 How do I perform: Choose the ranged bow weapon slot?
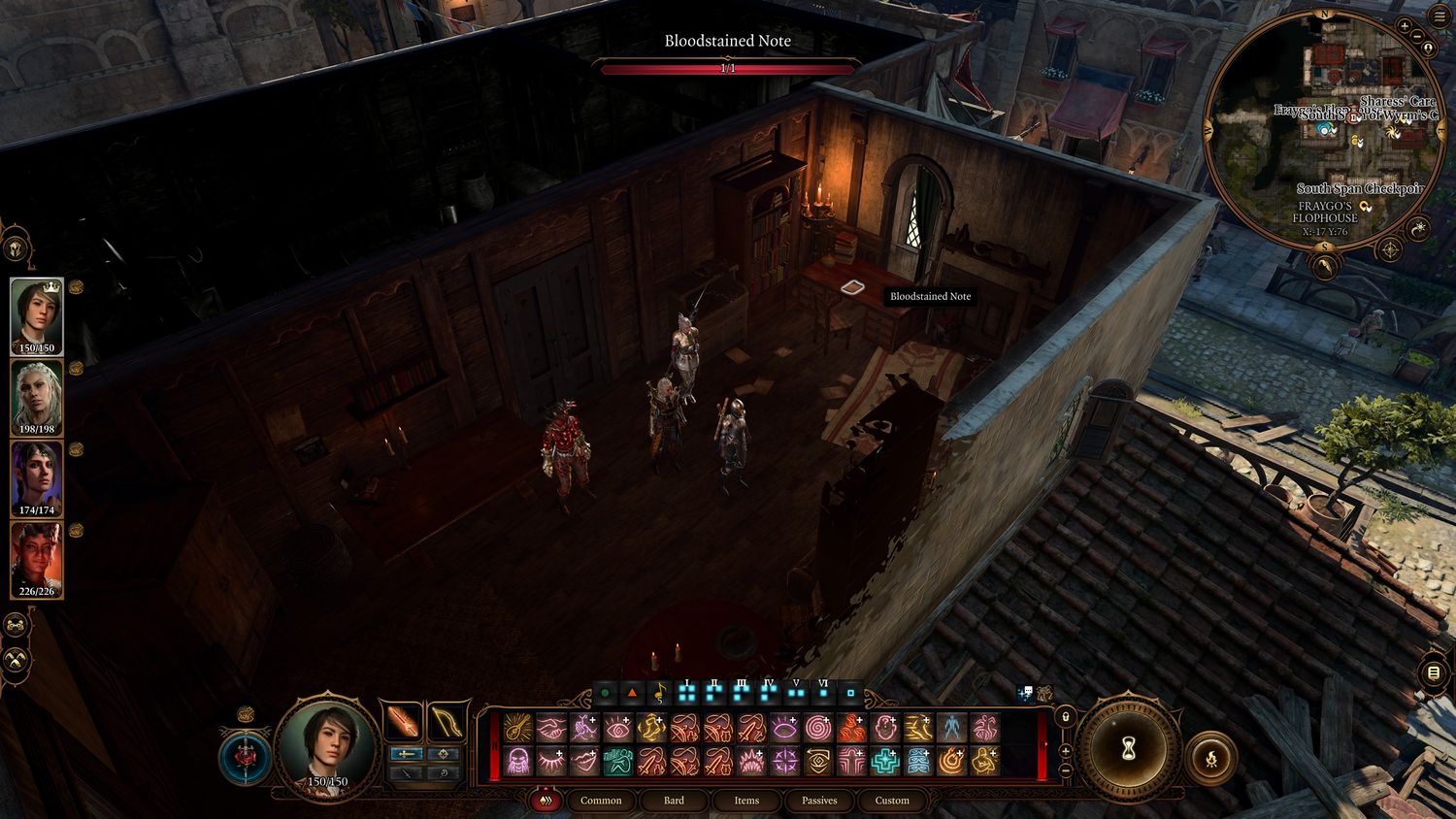tap(446, 722)
